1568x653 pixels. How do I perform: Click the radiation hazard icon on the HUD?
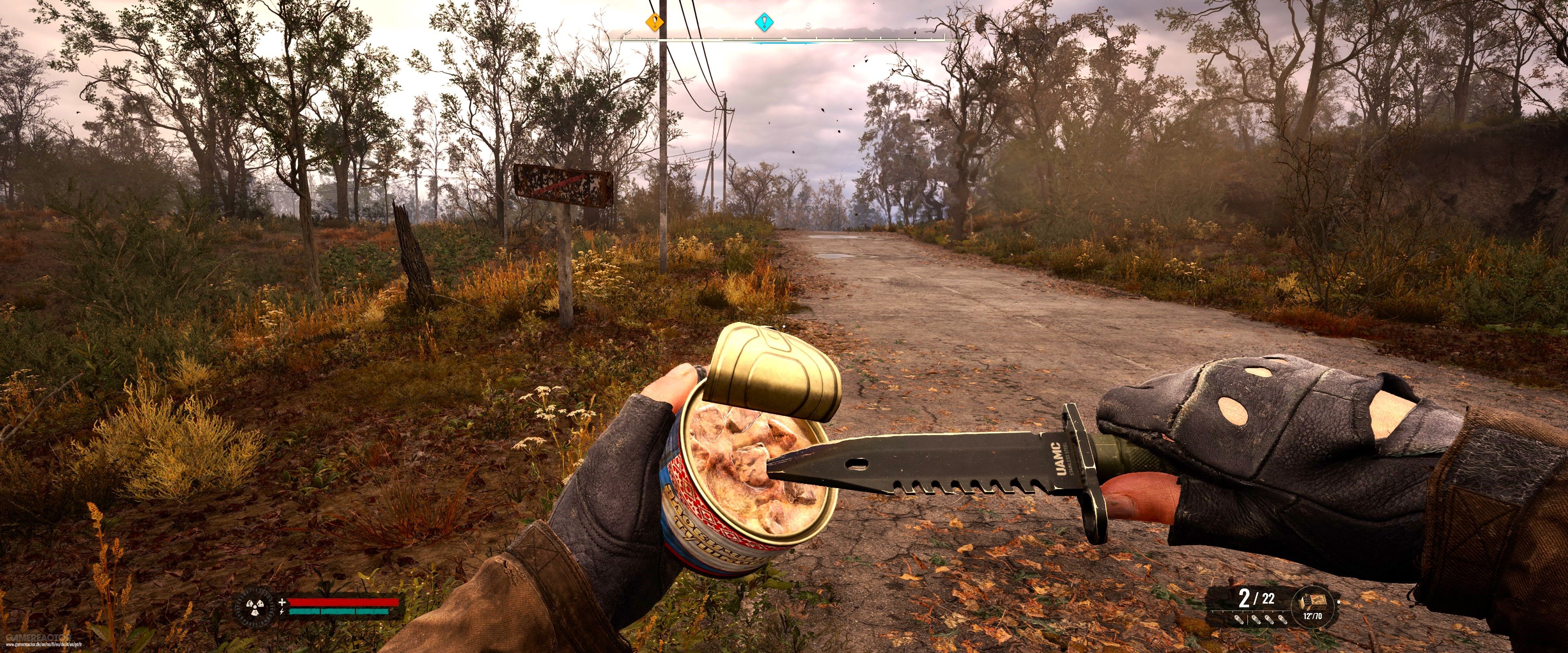click(x=255, y=607)
